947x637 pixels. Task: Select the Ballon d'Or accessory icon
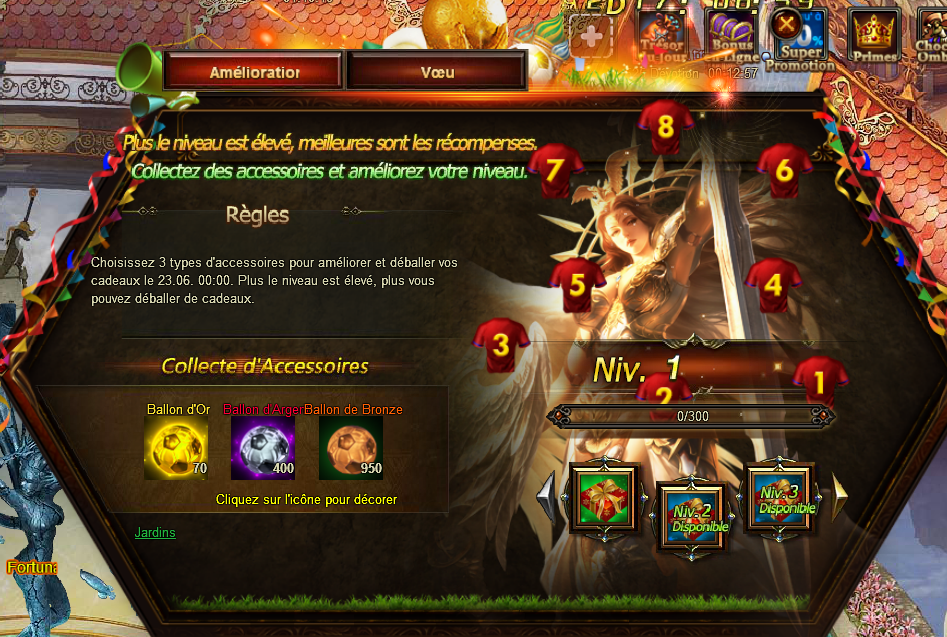176,448
